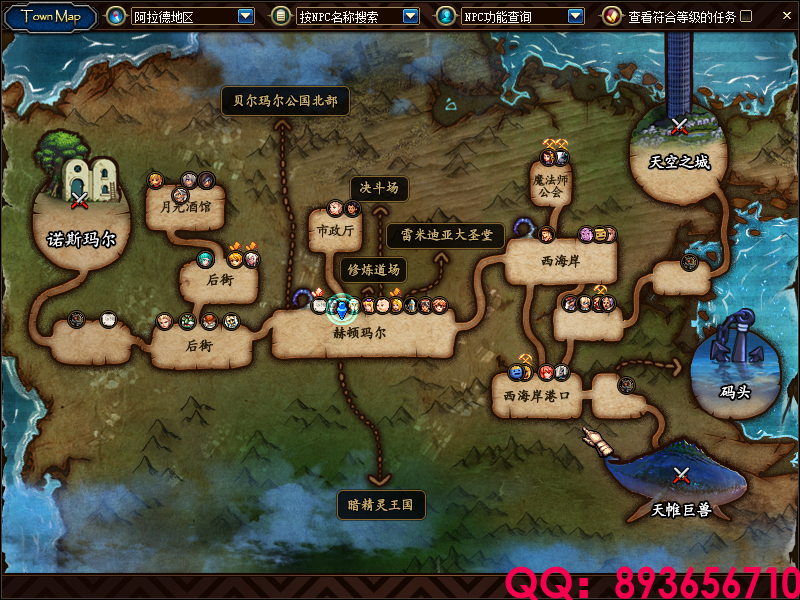This screenshot has height=600, width=800.
Task: Toggle the 查看符合等级的任务 checkbox
Action: 746,16
